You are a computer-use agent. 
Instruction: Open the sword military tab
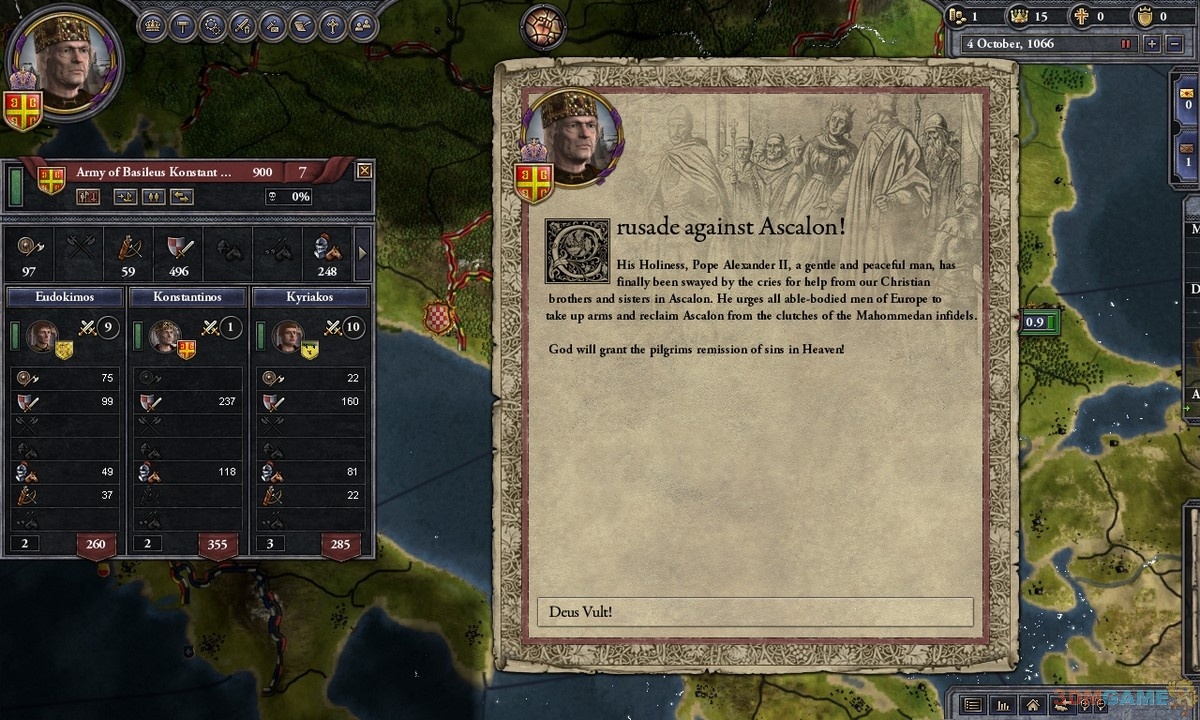[x=242, y=26]
